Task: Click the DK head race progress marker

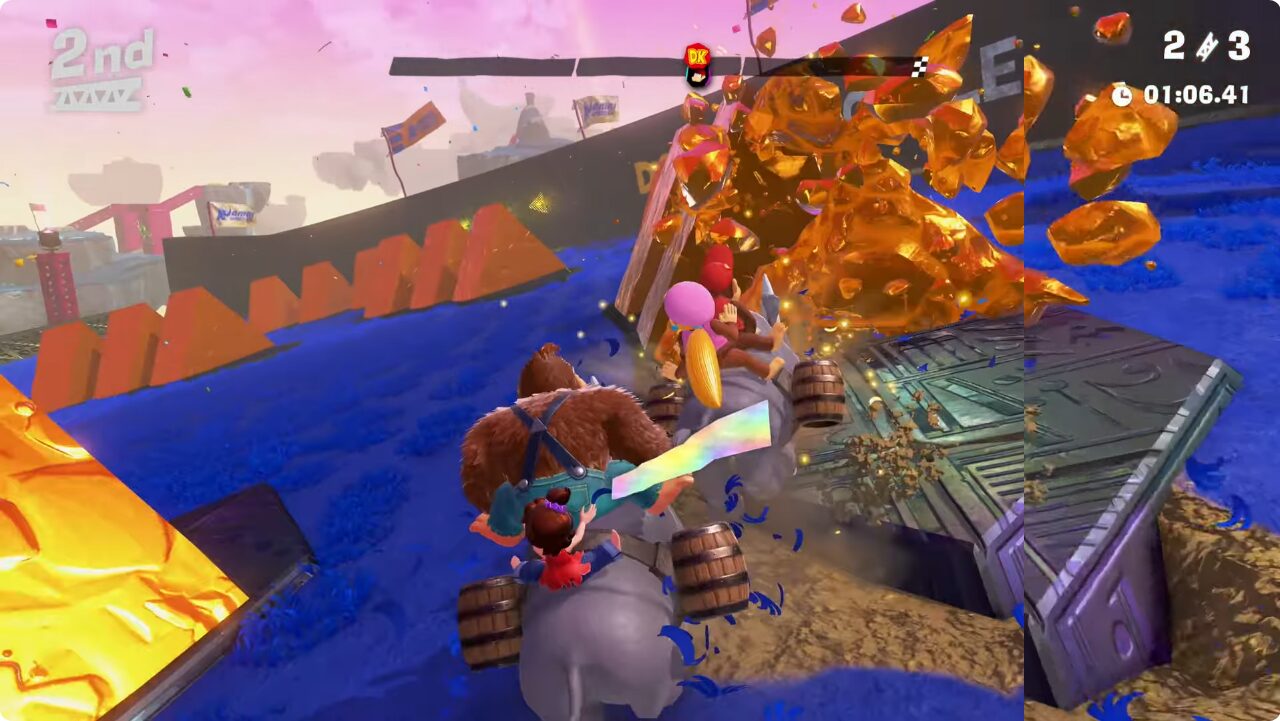Action: [696, 62]
